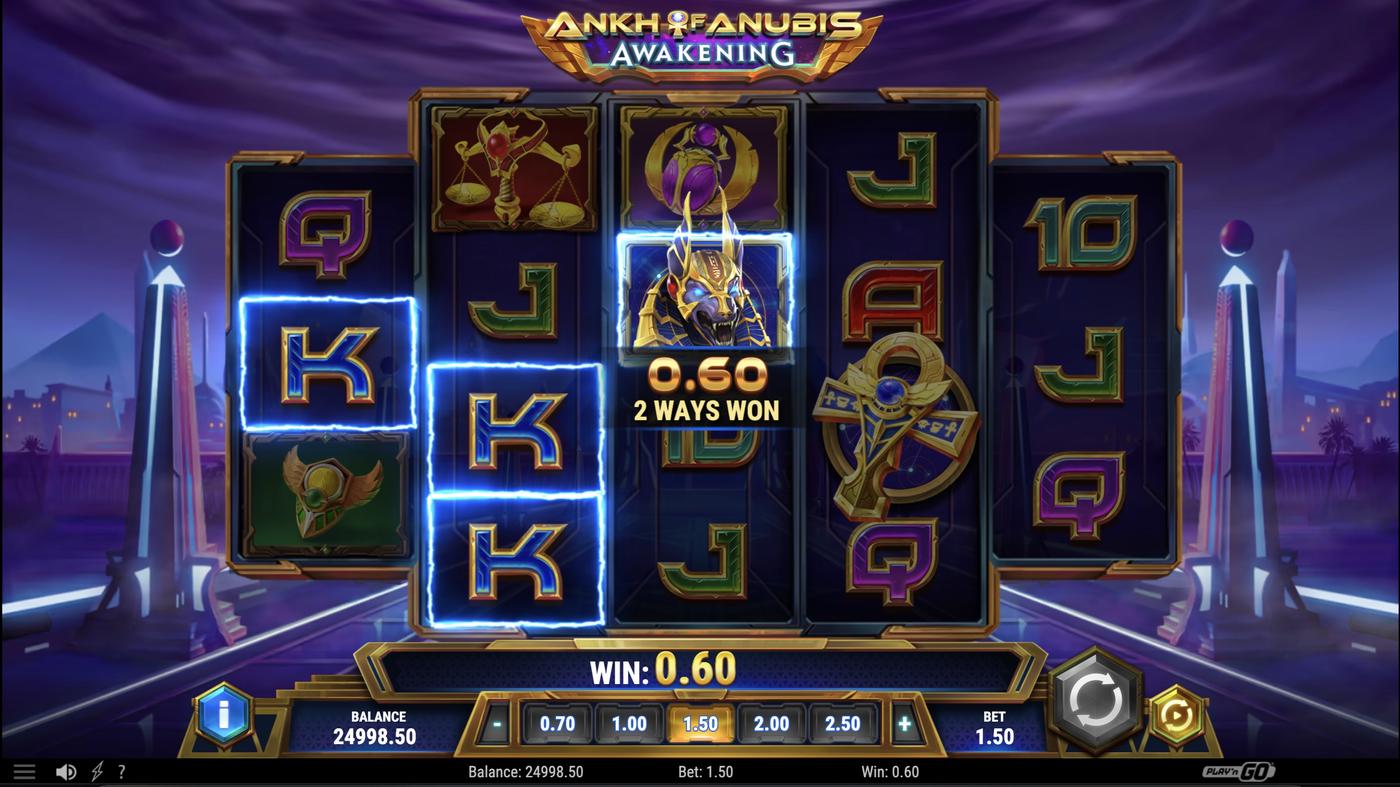Toggle the 1.50 bet selection

700,722
